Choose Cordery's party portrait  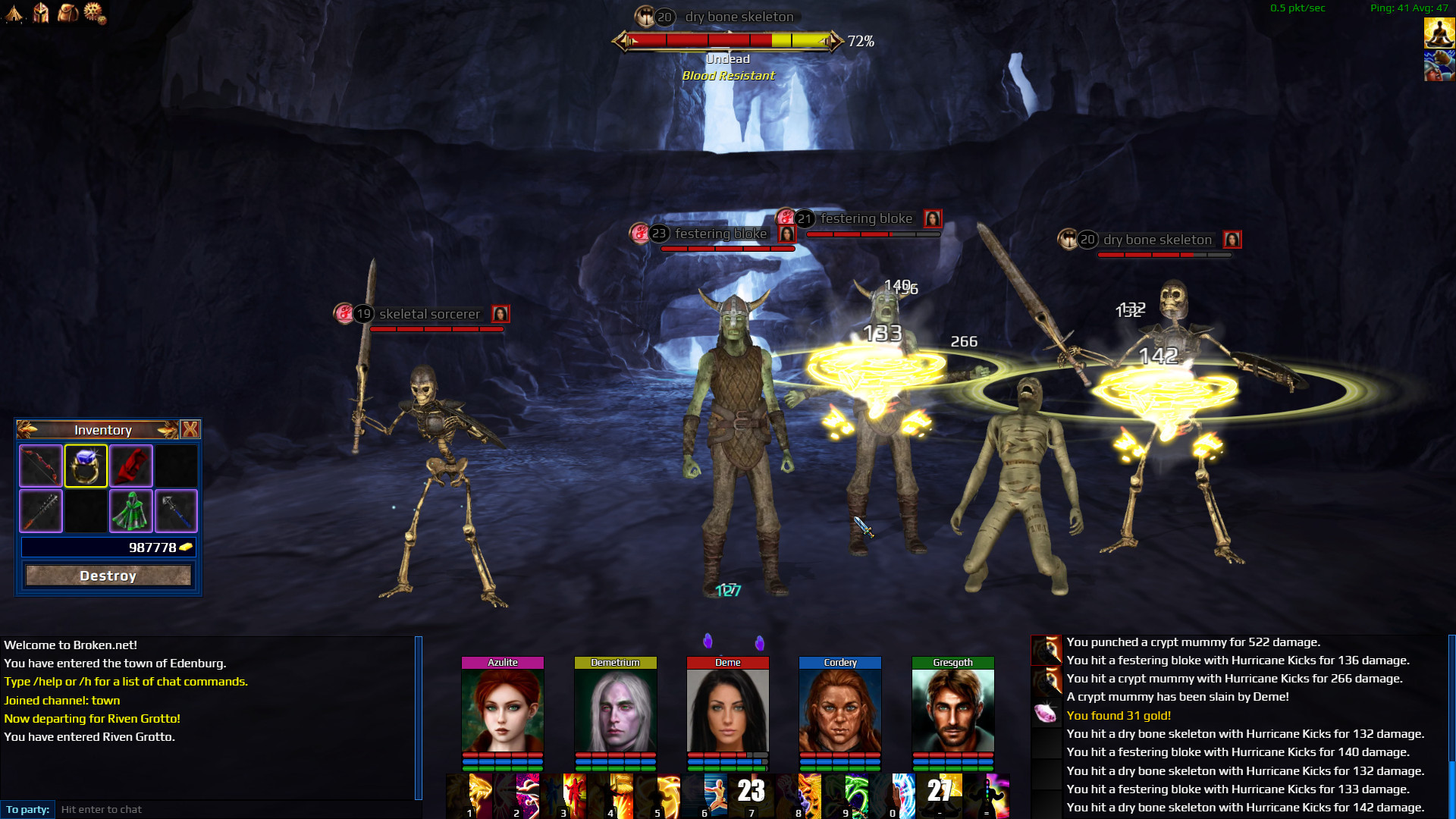tap(840, 711)
